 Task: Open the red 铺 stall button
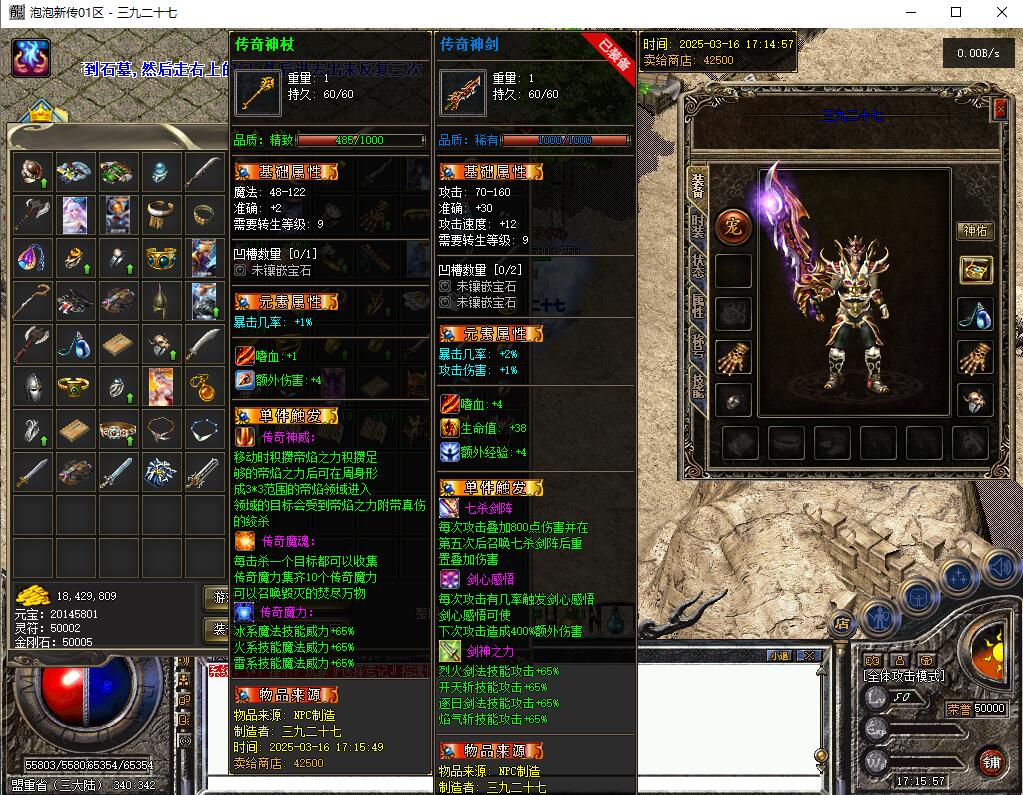990,762
